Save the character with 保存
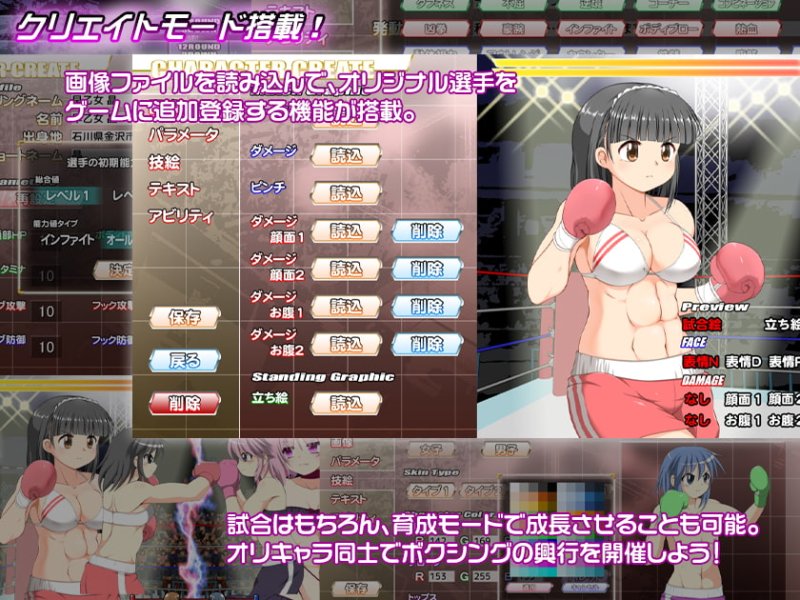Image resolution: width=800 pixels, height=600 pixels. [x=184, y=317]
